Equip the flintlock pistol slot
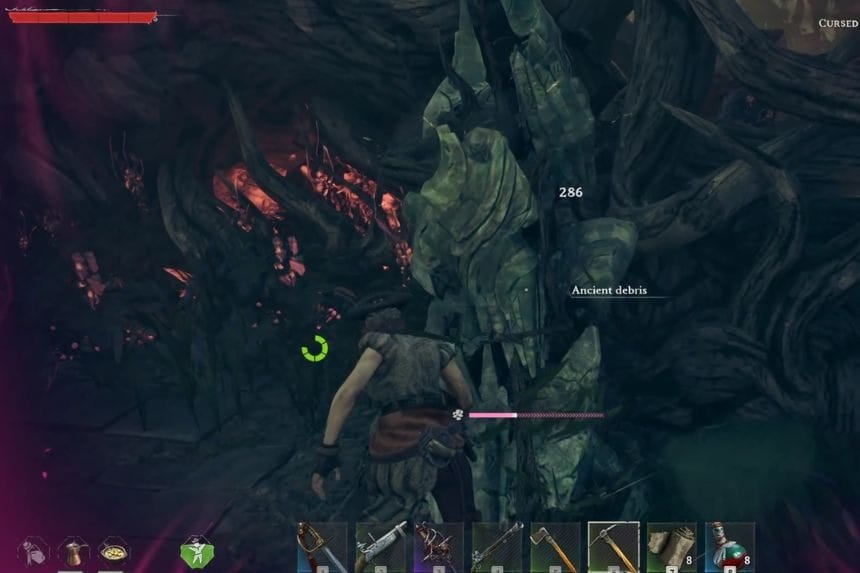 coord(381,546)
